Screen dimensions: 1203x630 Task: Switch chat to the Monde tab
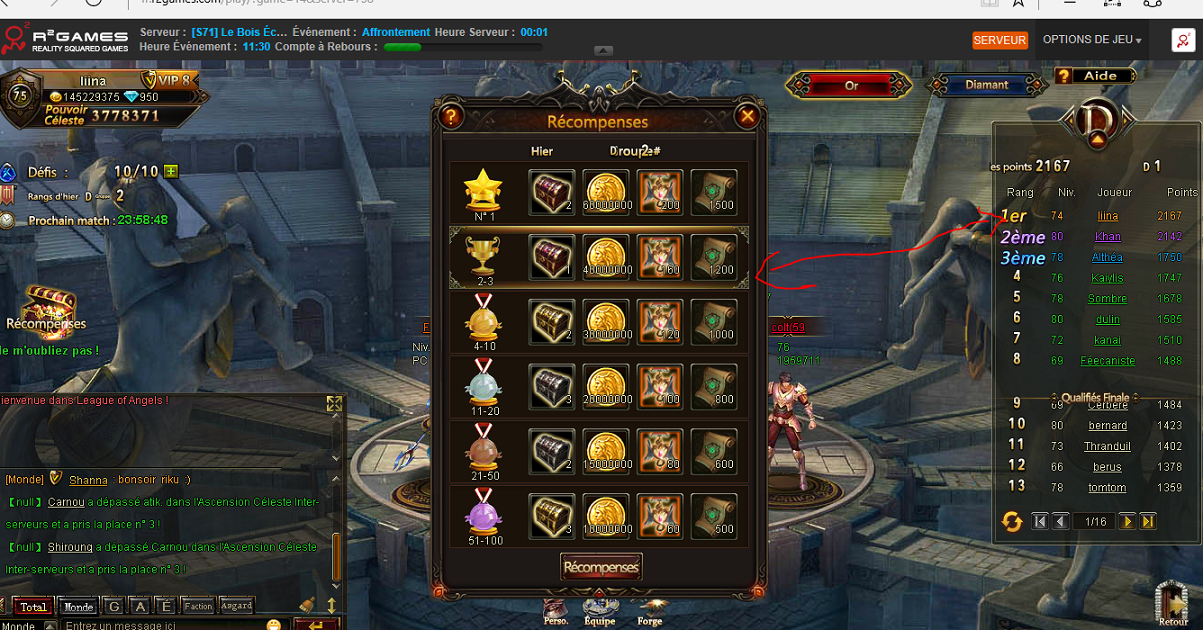[x=79, y=606]
